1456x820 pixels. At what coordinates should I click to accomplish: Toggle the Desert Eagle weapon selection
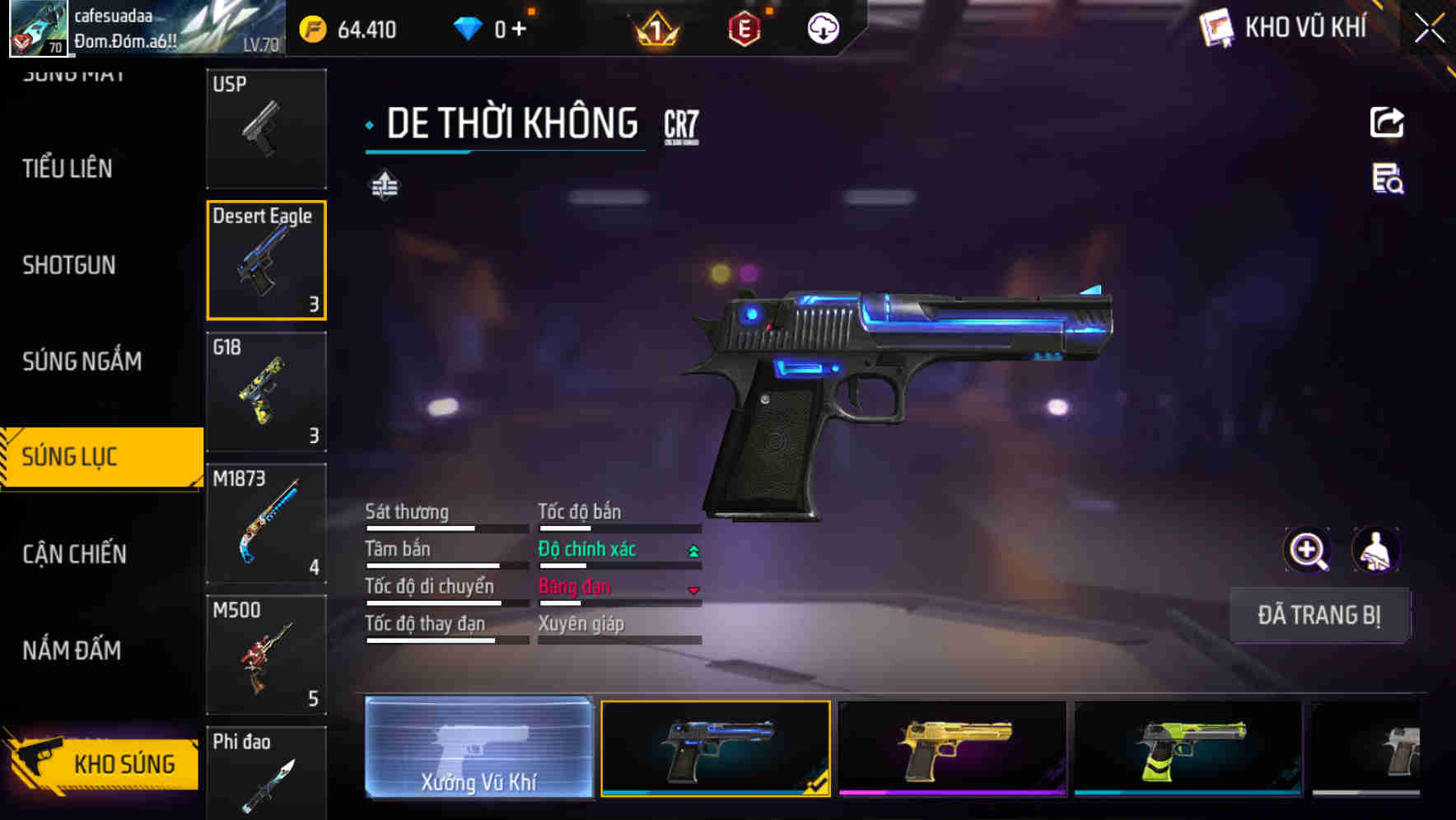[x=266, y=260]
